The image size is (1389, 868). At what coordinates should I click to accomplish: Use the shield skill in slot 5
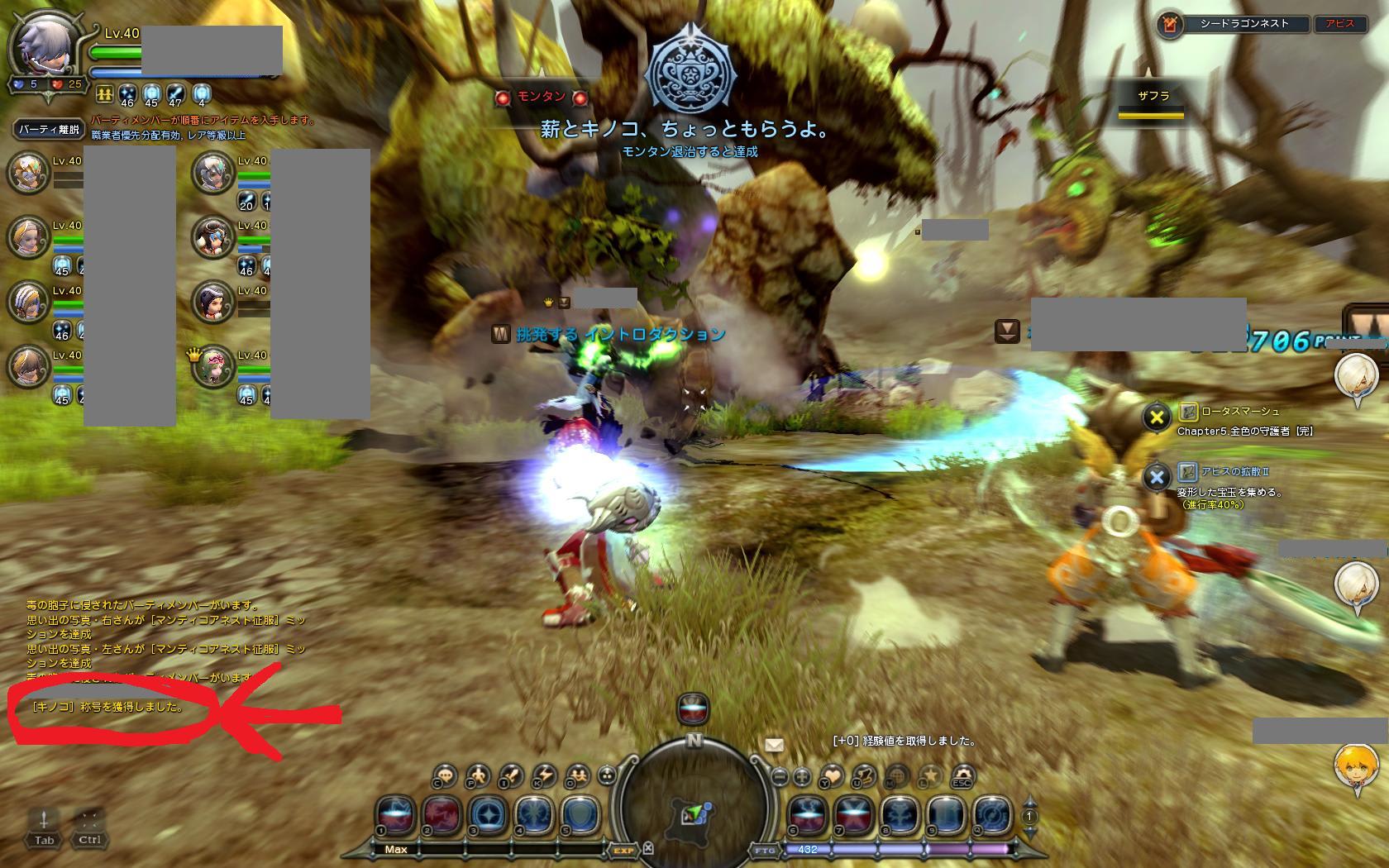pyautogui.click(x=581, y=814)
